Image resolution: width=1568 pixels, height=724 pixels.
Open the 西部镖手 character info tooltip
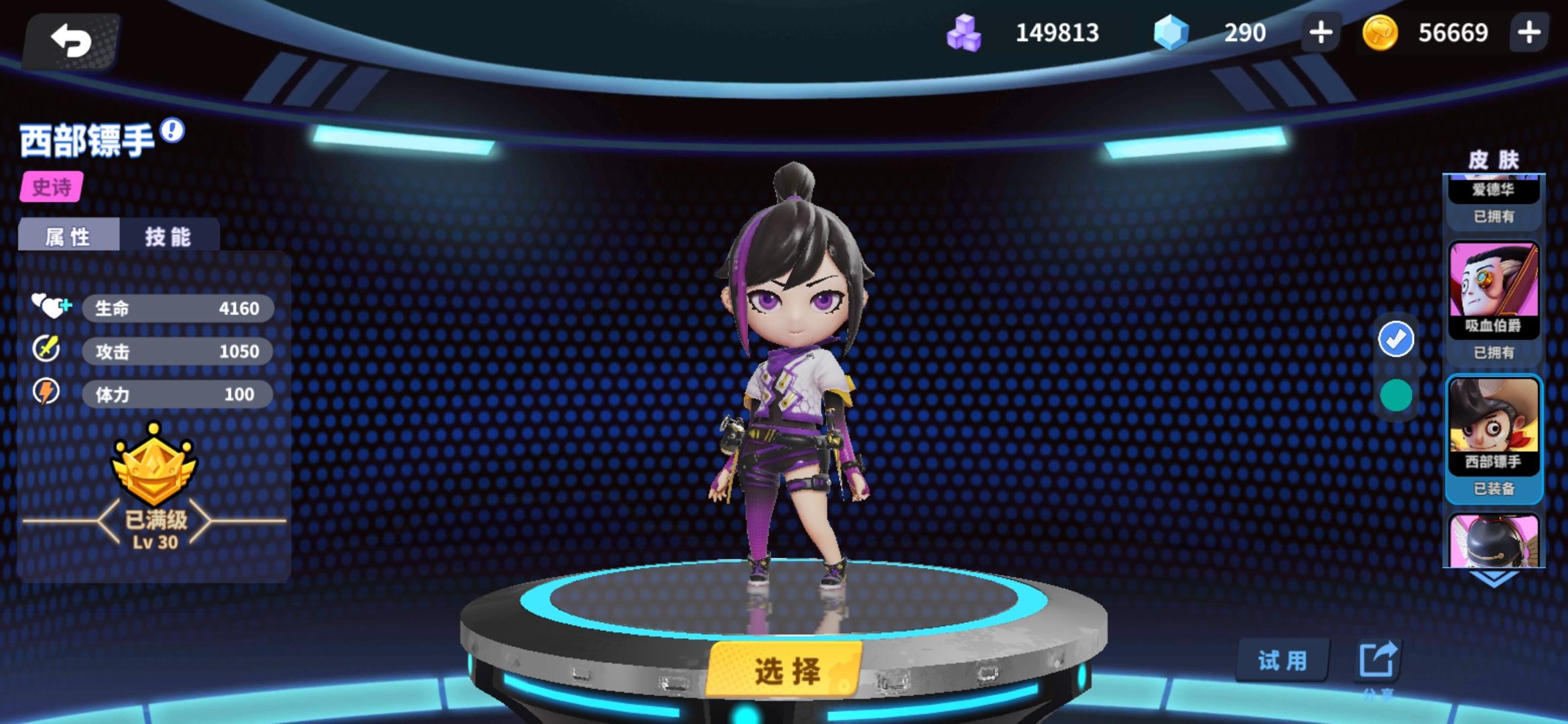(173, 131)
